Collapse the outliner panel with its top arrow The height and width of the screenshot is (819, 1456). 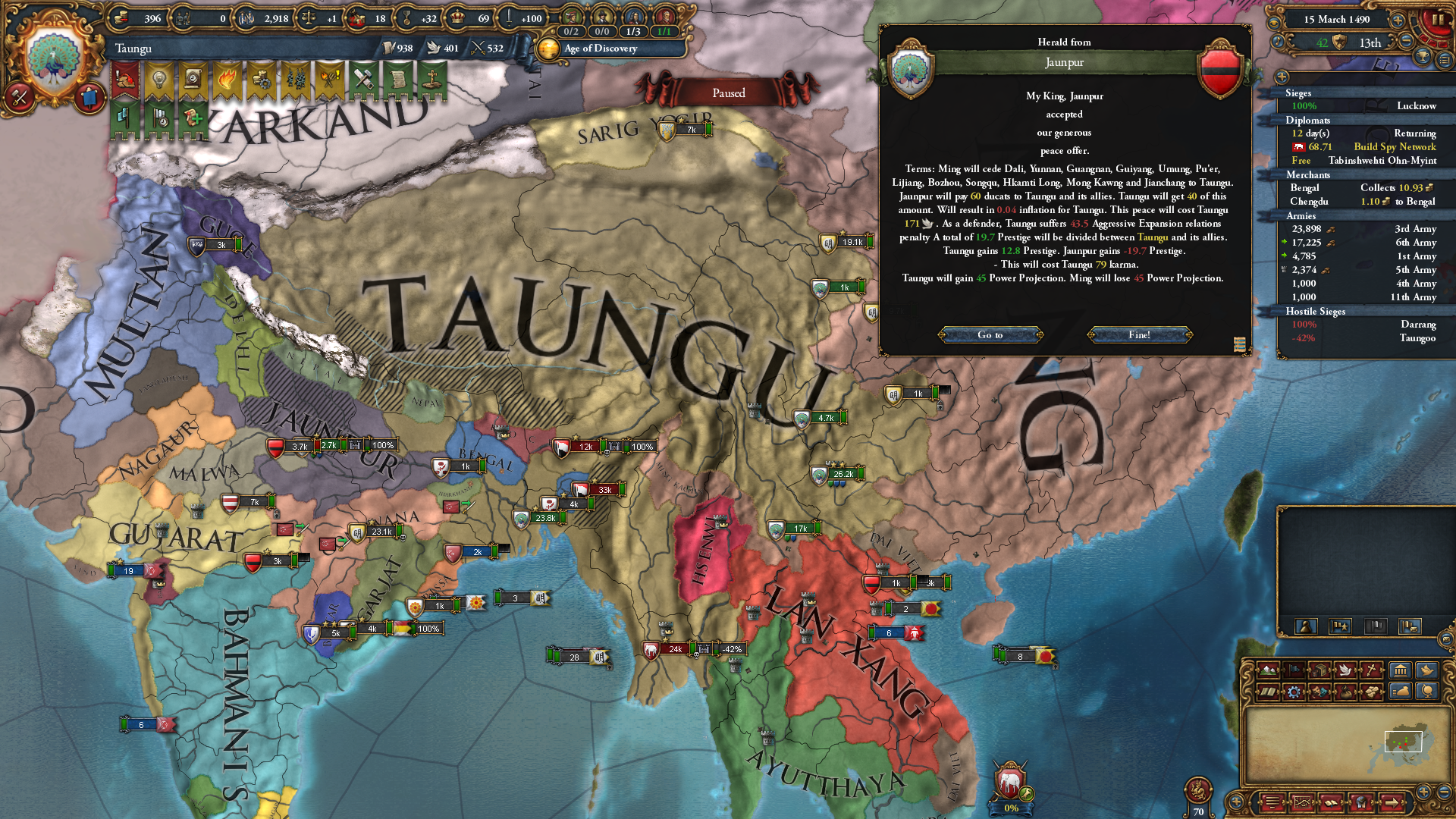pyautogui.click(x=1281, y=77)
